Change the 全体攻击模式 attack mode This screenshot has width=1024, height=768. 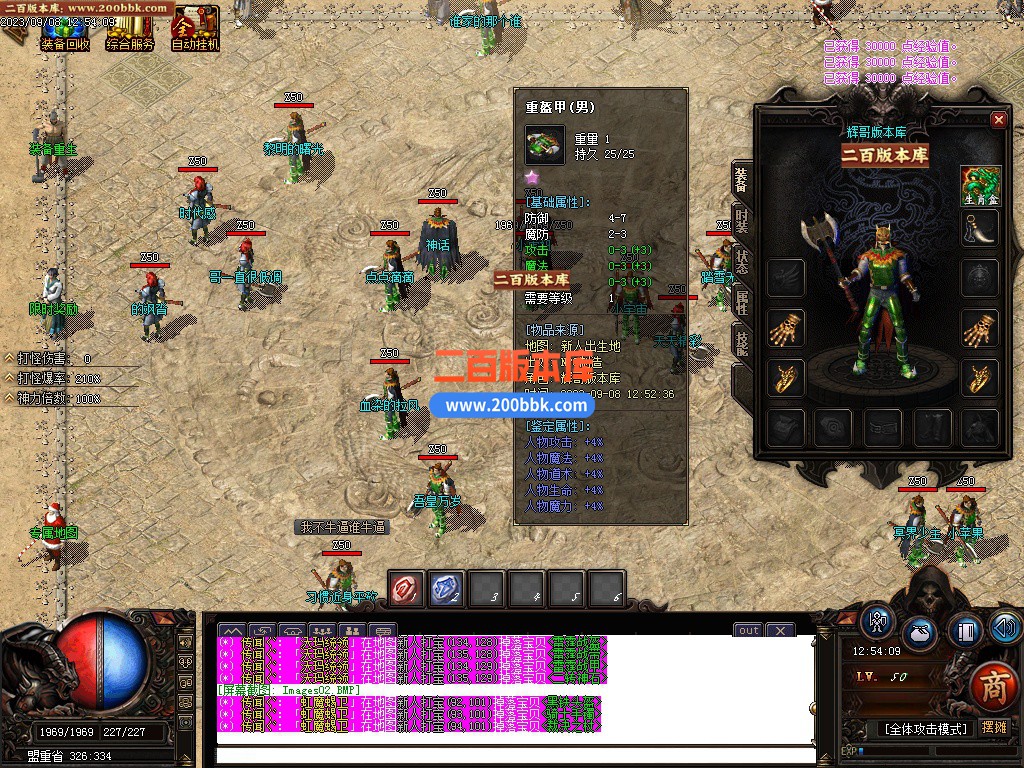coord(926,729)
